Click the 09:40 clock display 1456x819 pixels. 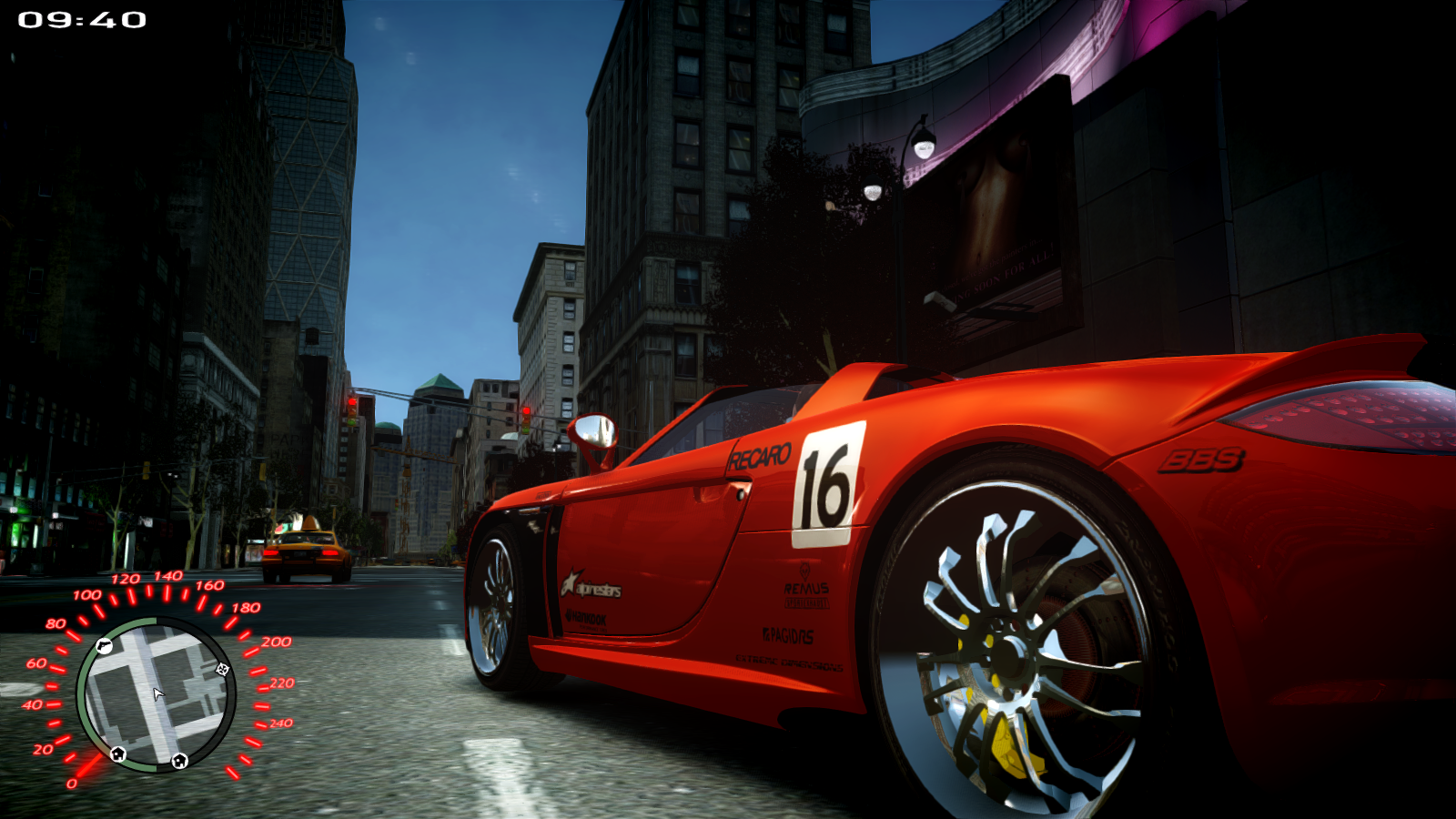tap(84, 19)
